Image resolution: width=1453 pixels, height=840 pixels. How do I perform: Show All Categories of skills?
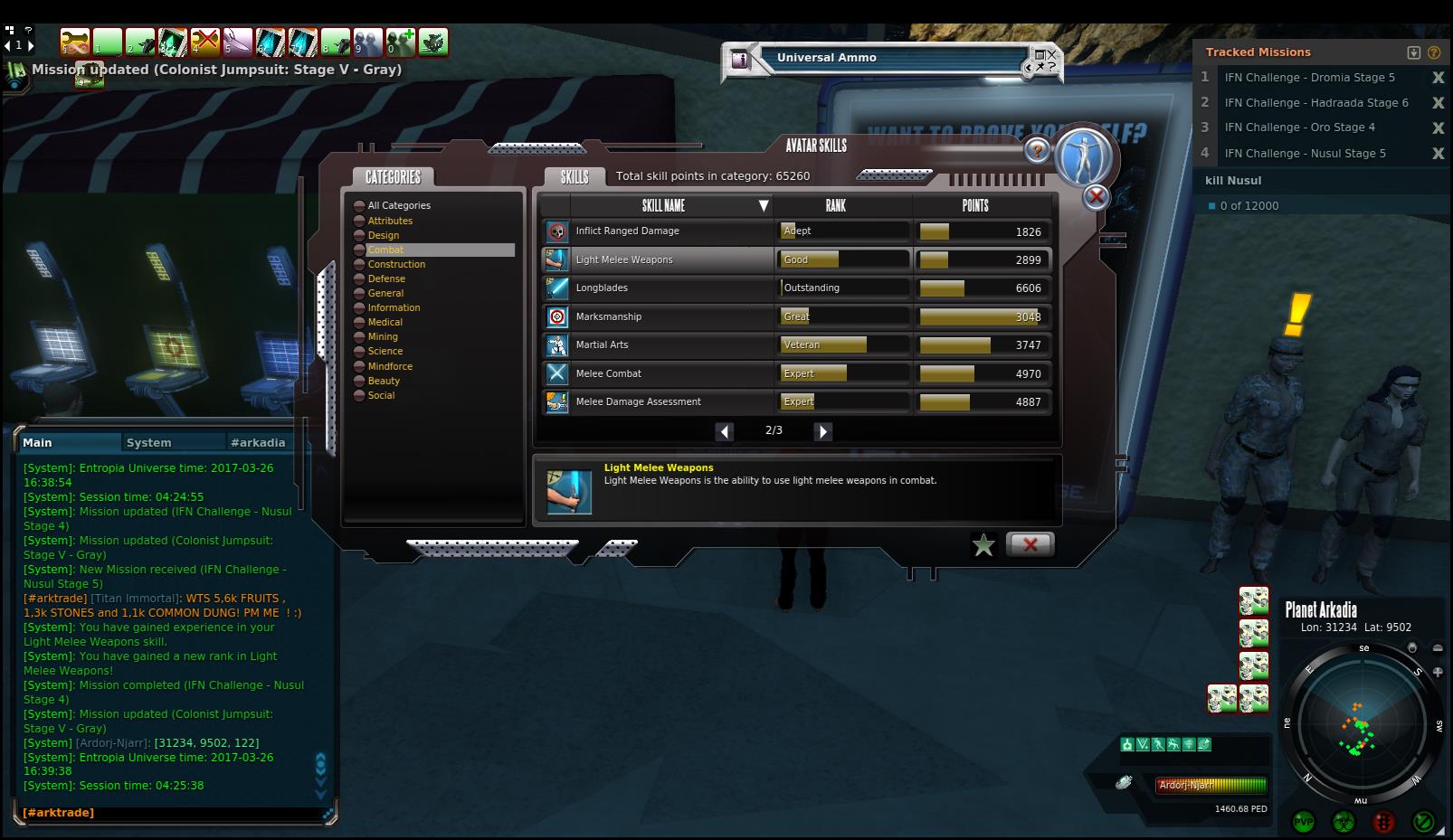pyautogui.click(x=398, y=206)
